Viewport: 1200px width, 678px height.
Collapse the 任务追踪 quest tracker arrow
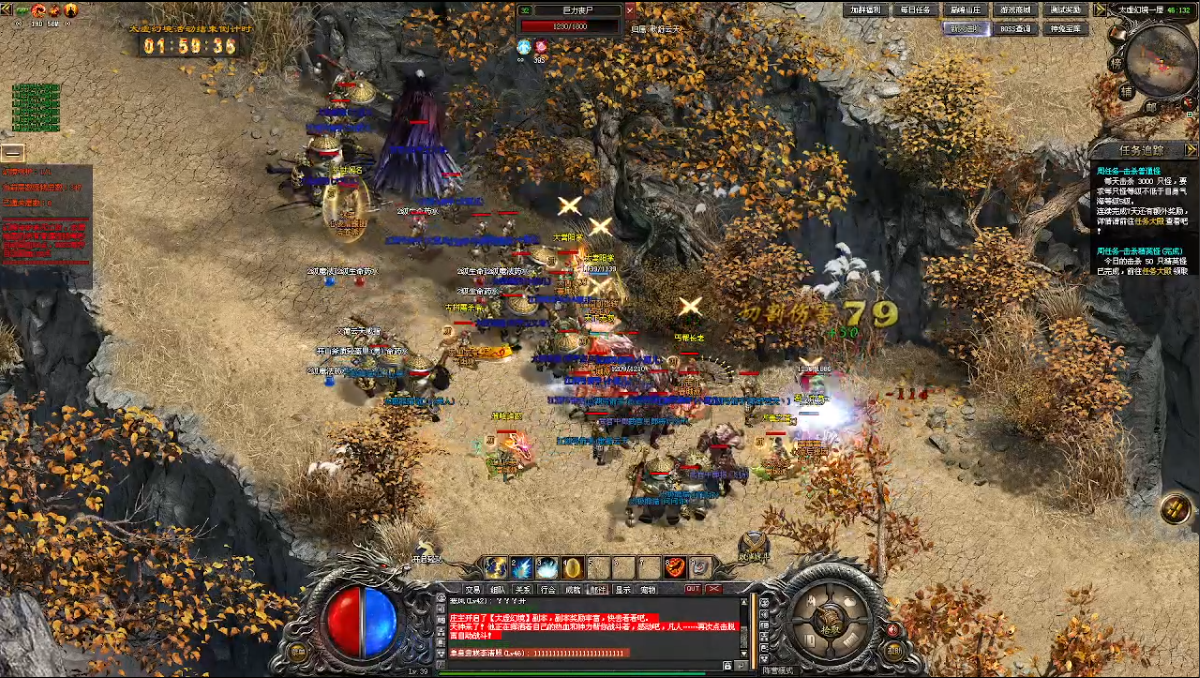point(1191,150)
